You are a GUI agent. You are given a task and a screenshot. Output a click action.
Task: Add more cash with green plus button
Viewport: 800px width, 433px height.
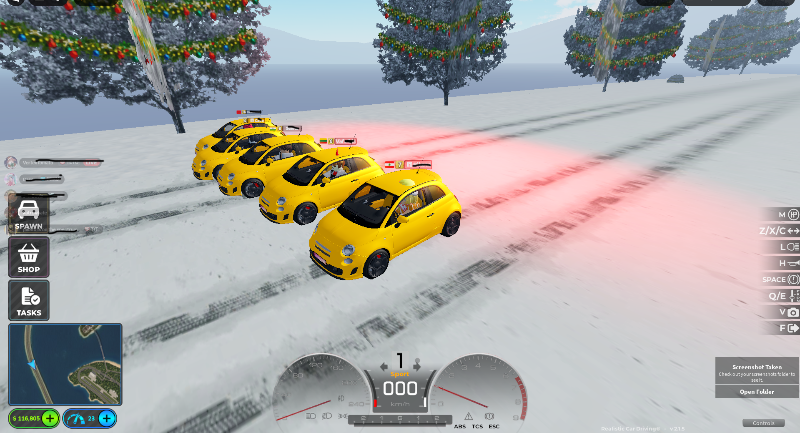coord(49,418)
